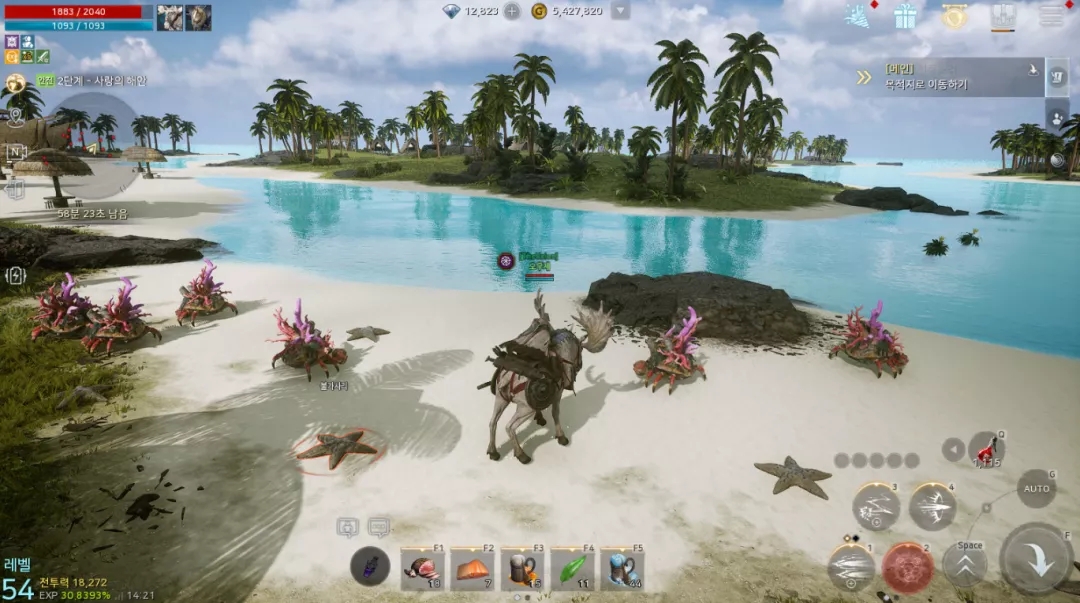Open the hamburger main menu

click(1051, 16)
